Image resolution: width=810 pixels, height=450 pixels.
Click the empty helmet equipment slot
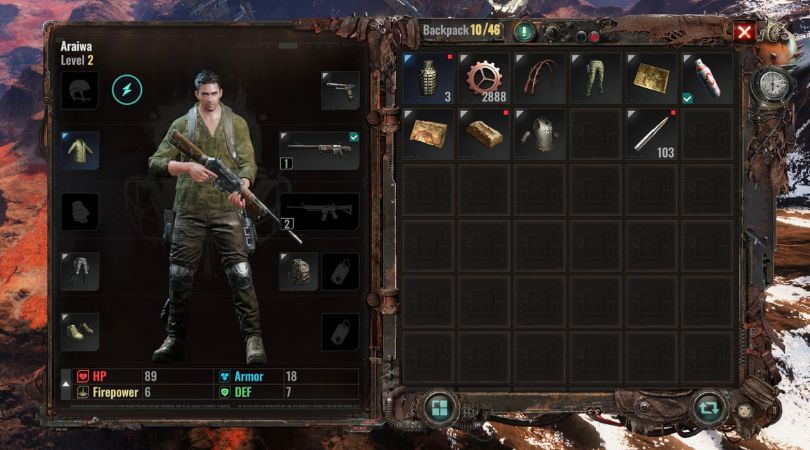(x=80, y=90)
